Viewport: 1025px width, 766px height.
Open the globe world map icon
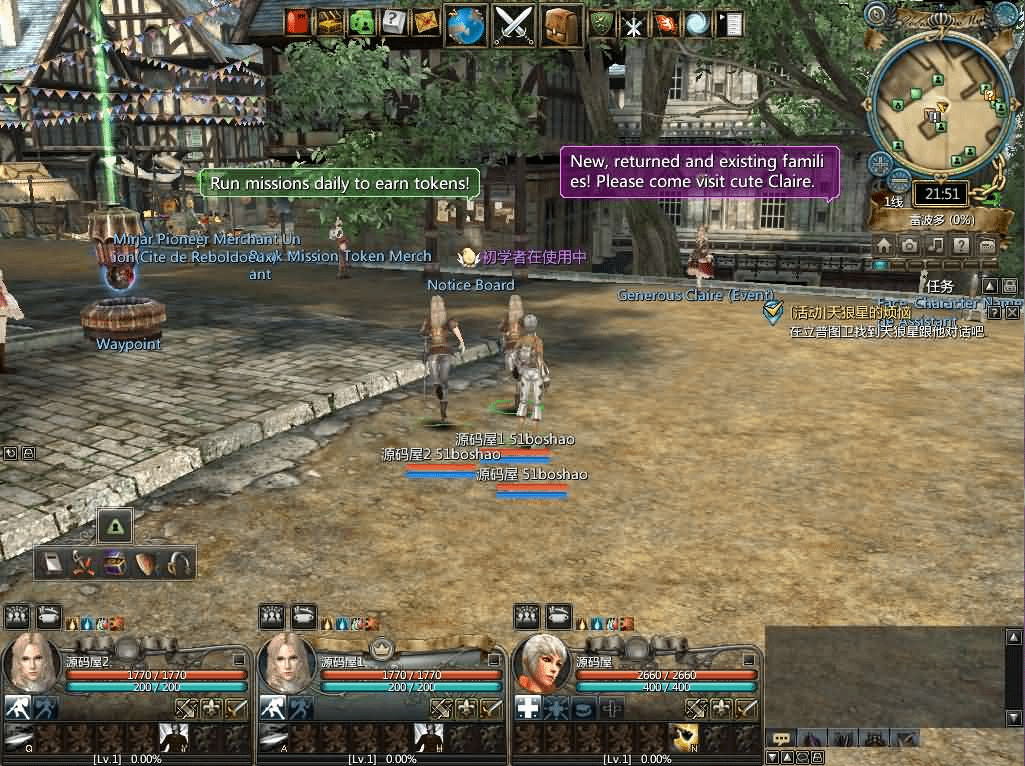pos(466,24)
